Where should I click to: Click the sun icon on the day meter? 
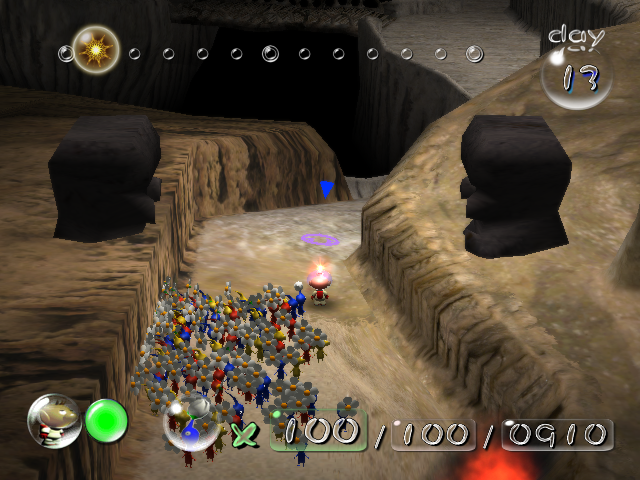tap(97, 48)
